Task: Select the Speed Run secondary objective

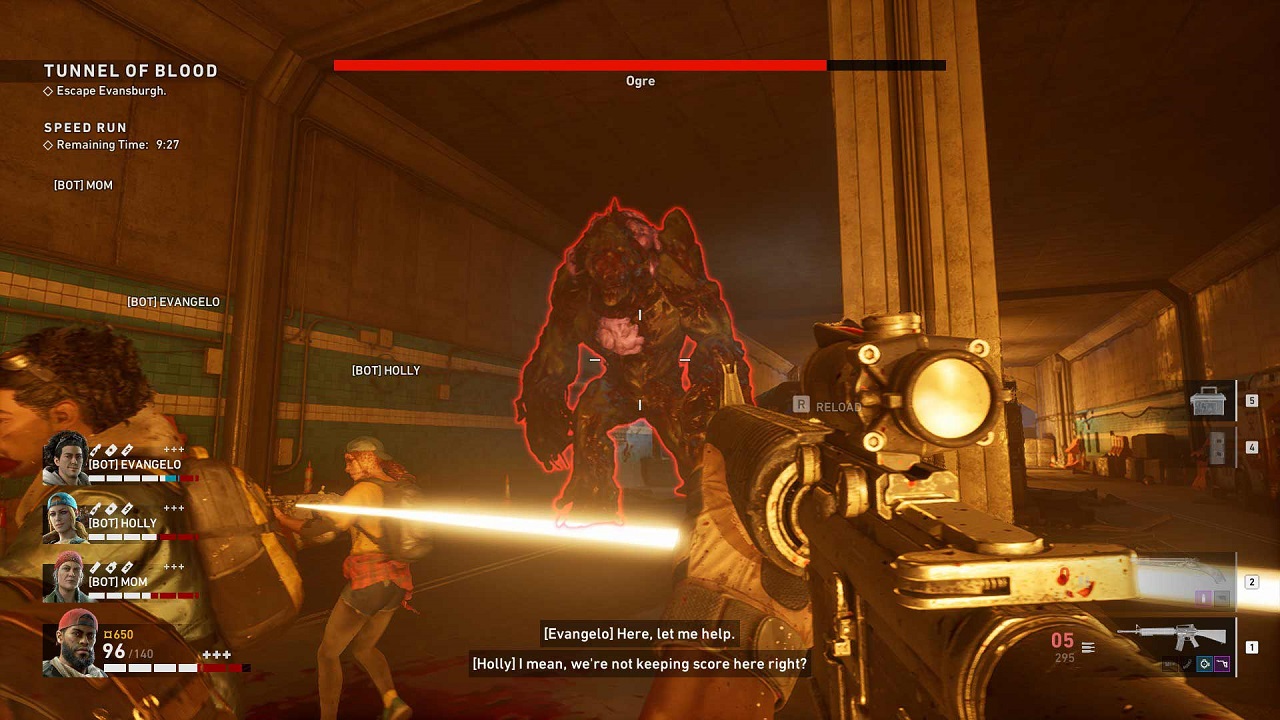Action: point(85,128)
